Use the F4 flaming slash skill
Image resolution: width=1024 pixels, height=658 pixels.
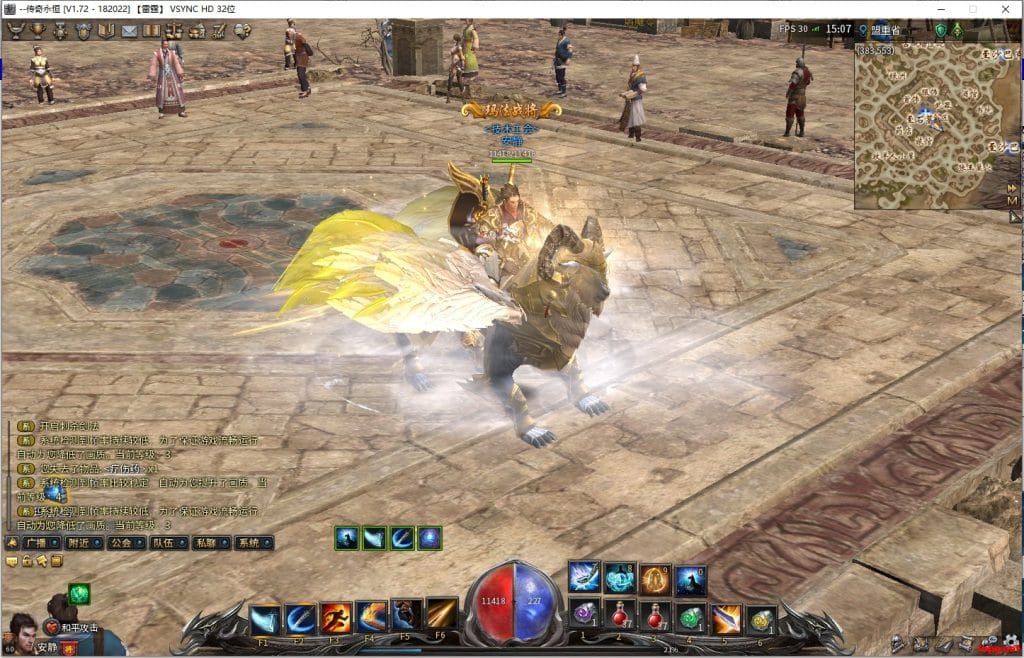(x=372, y=618)
